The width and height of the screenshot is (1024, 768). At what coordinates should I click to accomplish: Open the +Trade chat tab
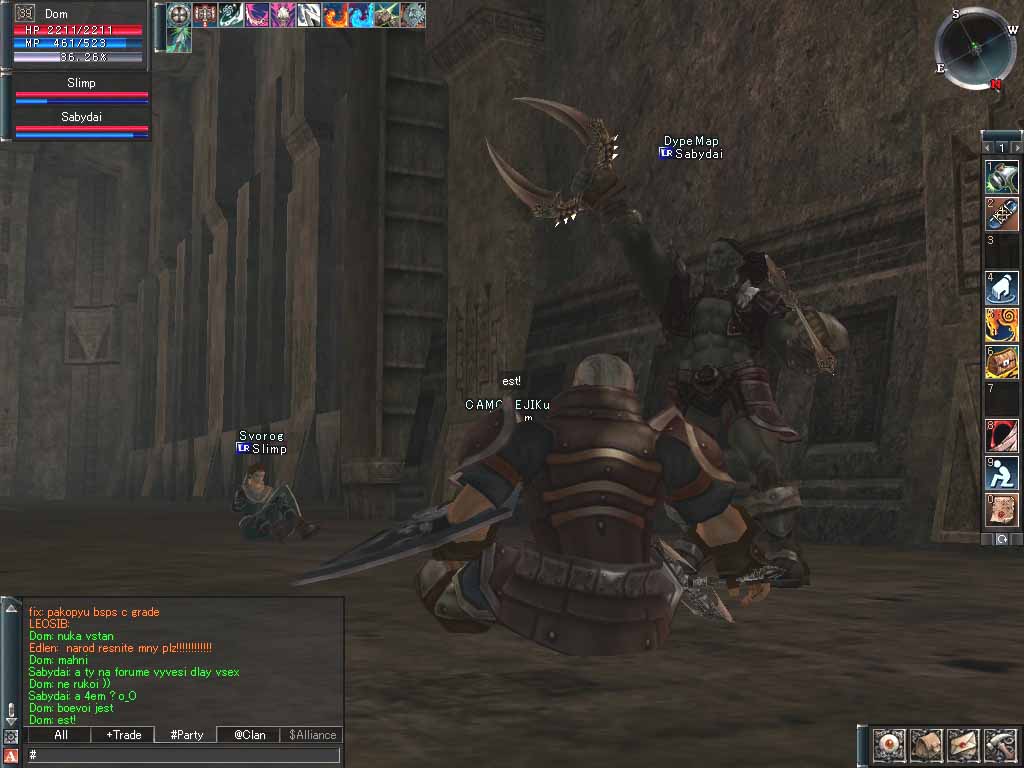[124, 735]
